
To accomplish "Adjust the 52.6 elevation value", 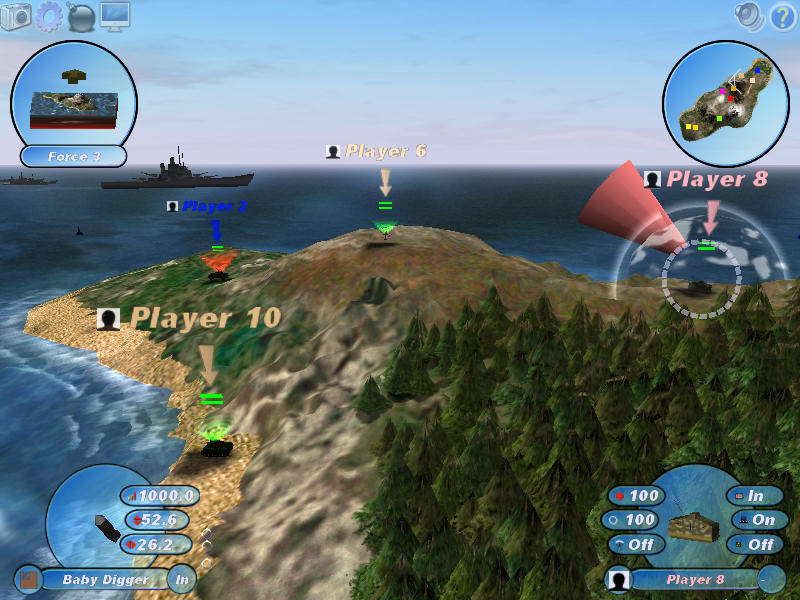I will (x=160, y=520).
